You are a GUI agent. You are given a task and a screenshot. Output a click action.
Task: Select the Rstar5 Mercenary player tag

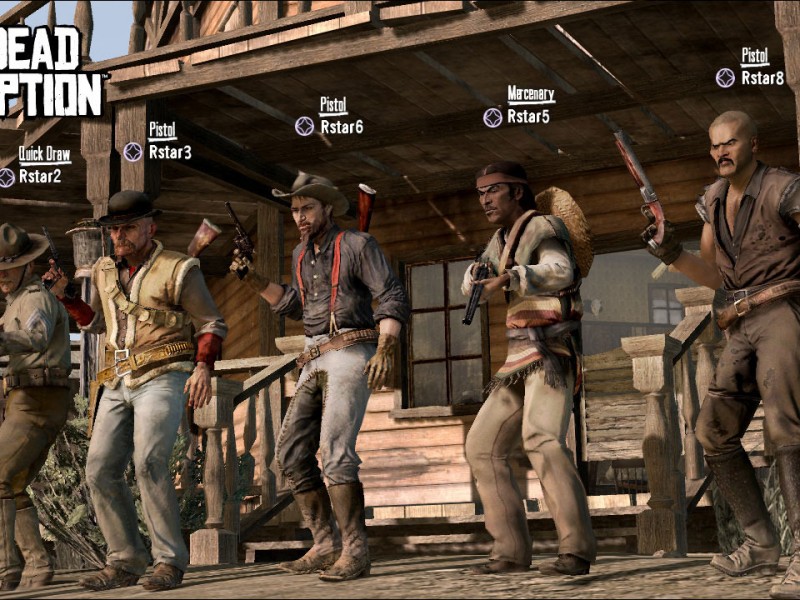pos(528,116)
